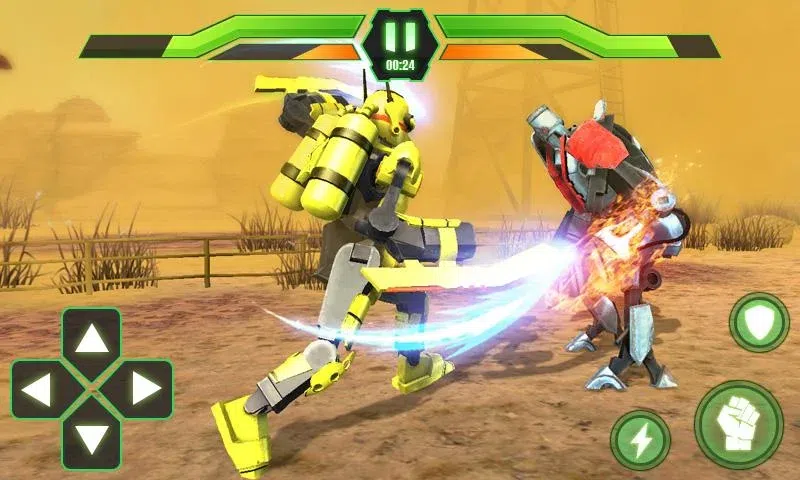Tap the left arrow on the D-pad
The height and width of the screenshot is (480, 800).
pyautogui.click(x=38, y=389)
